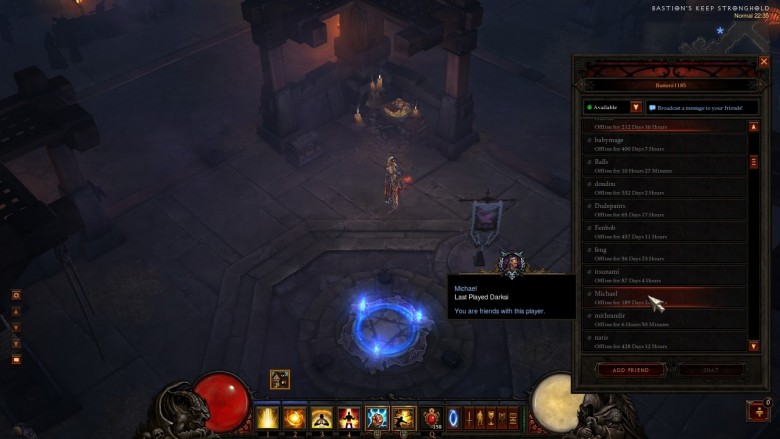Click the social button in bottom-right corner
This screenshot has height=439, width=780.
(x=759, y=410)
